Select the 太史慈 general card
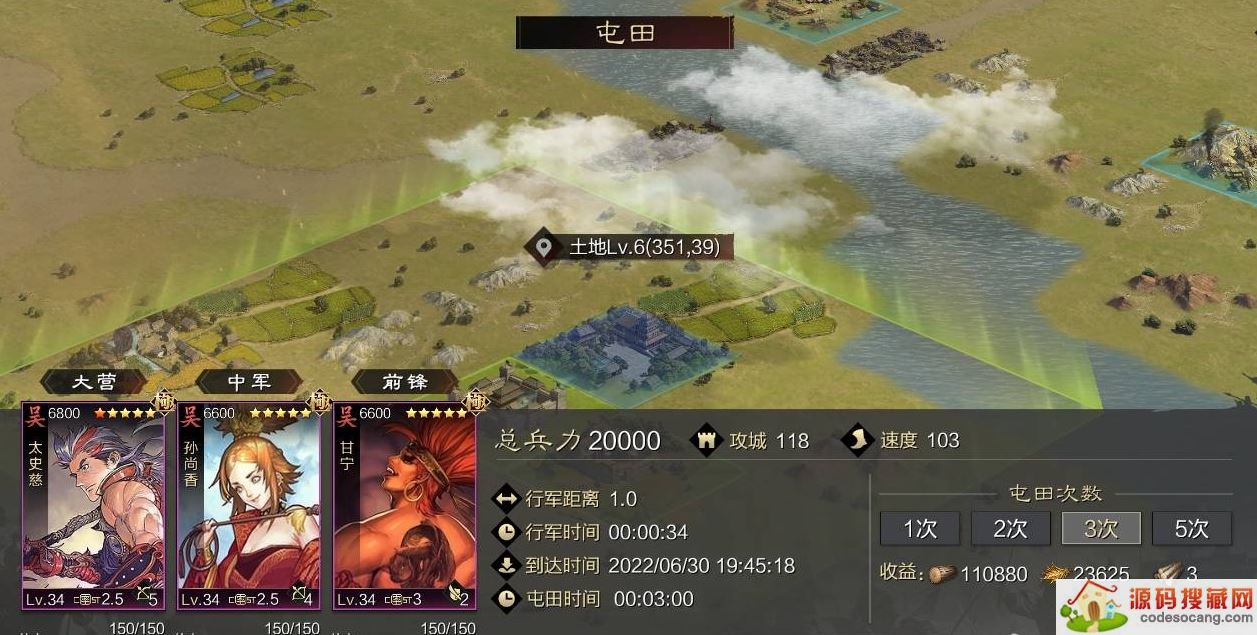 [93, 505]
